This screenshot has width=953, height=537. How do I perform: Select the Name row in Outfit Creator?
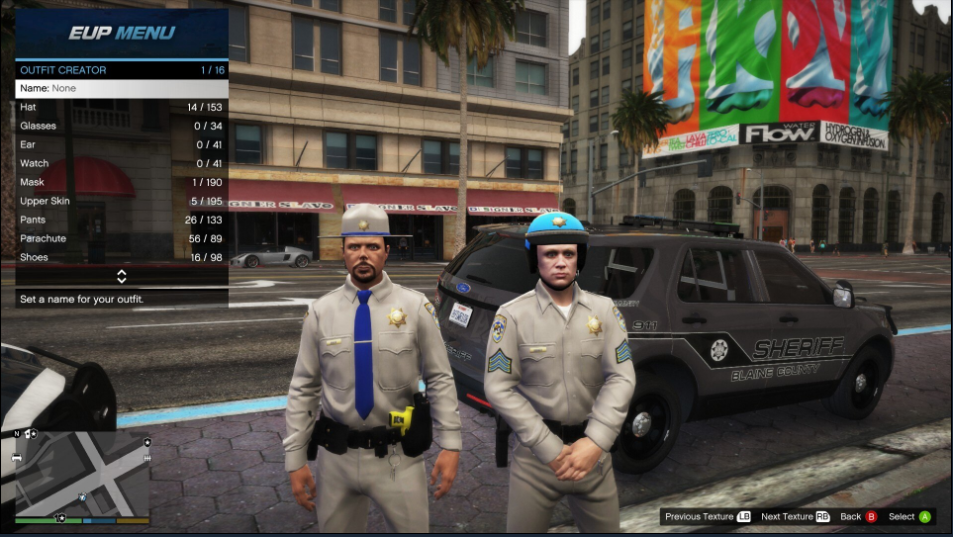coord(121,89)
